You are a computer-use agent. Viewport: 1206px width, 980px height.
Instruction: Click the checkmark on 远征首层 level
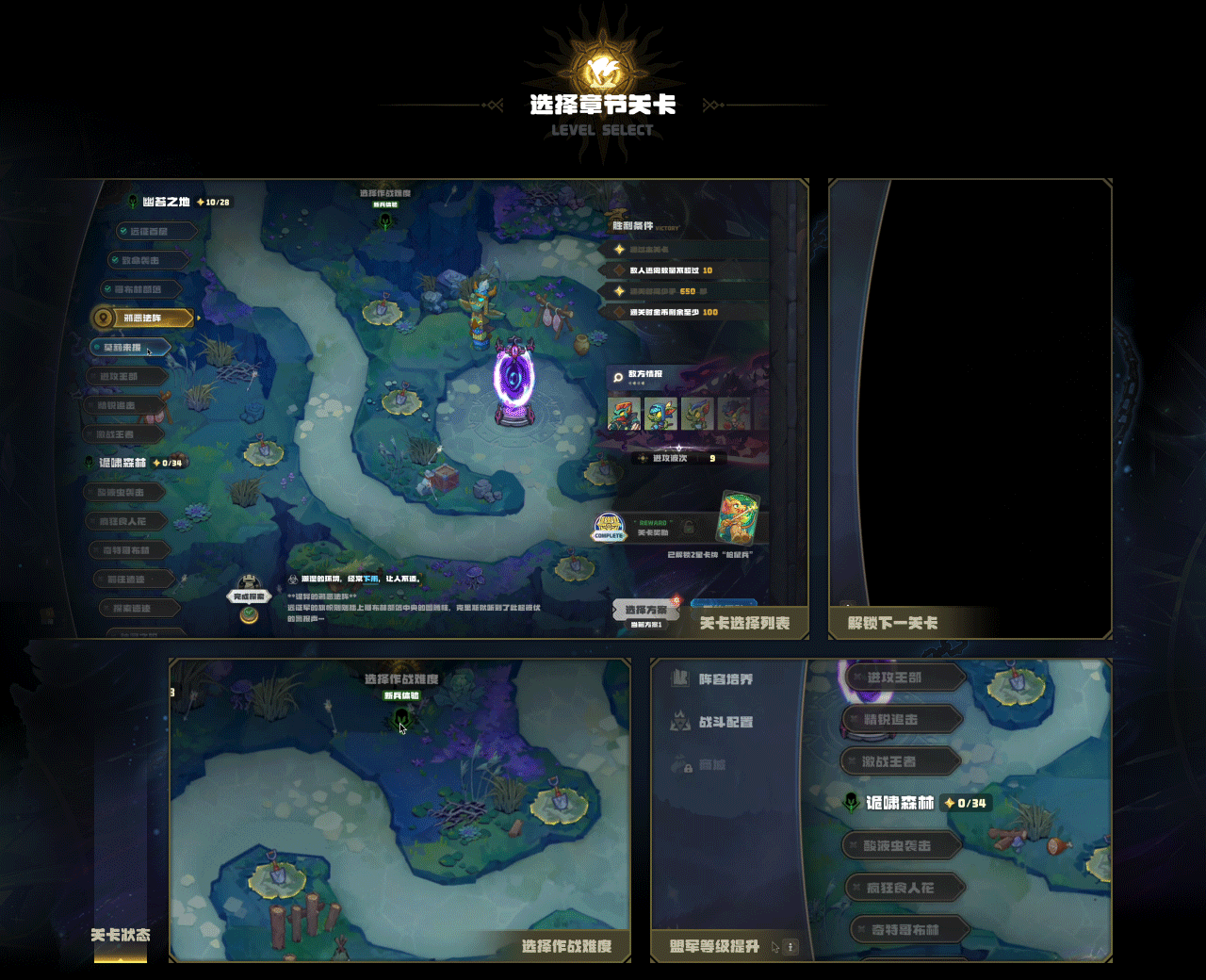(x=123, y=231)
